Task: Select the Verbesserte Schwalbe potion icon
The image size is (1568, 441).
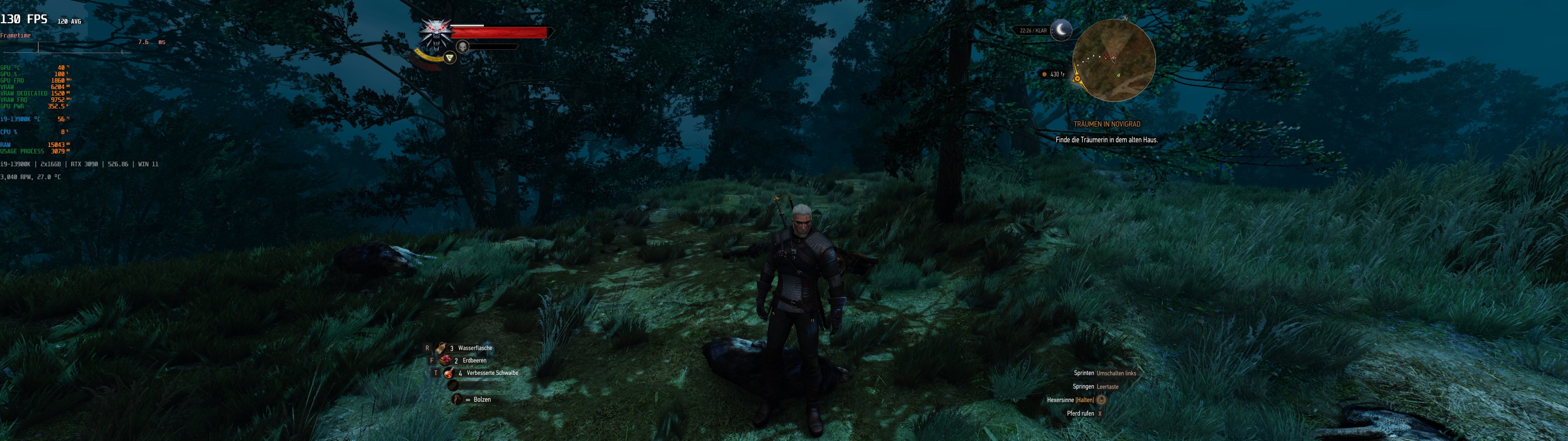Action: (x=449, y=373)
